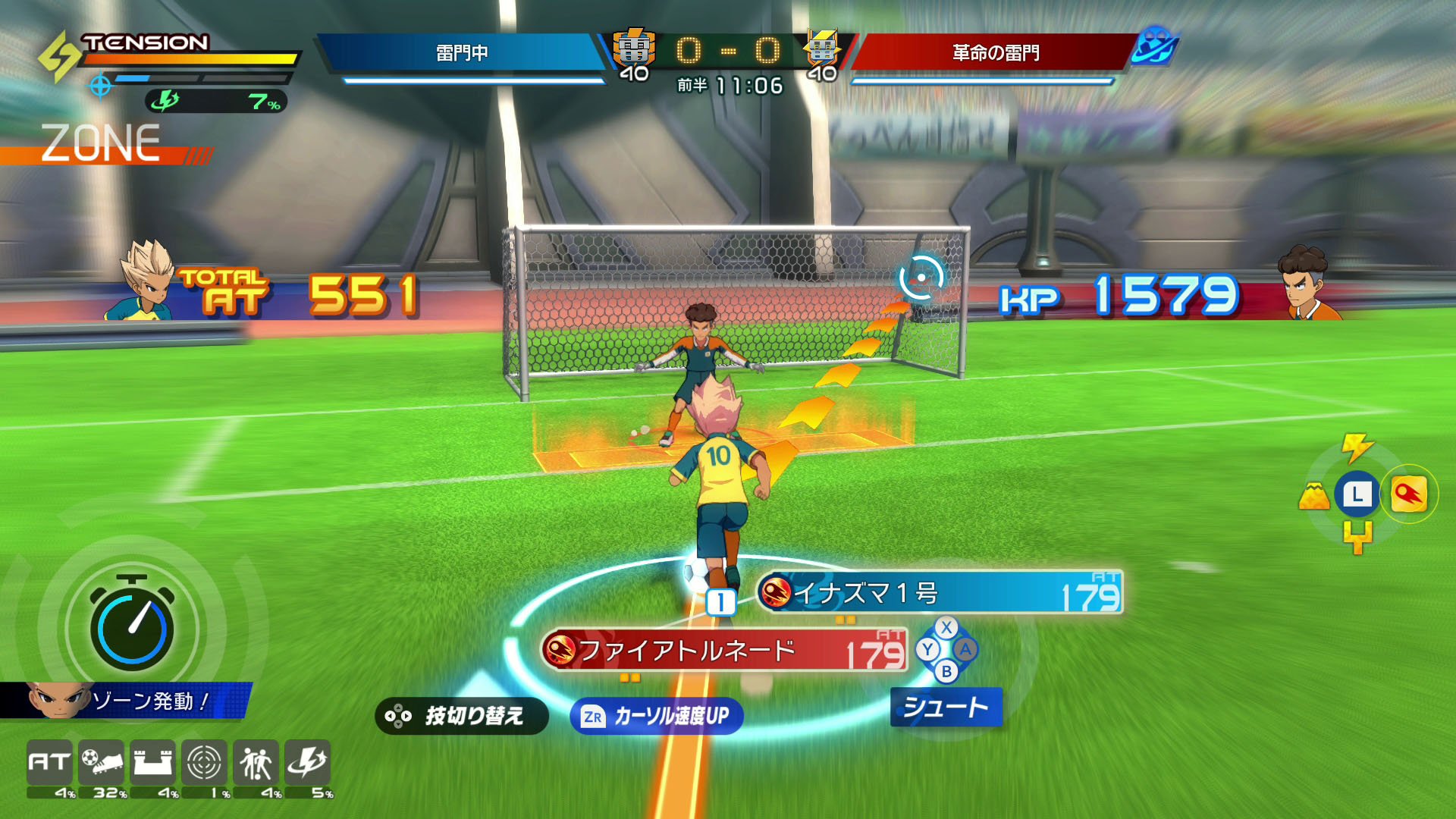
Task: Select the fire shot icon in the wheel
Action: coord(1408,494)
